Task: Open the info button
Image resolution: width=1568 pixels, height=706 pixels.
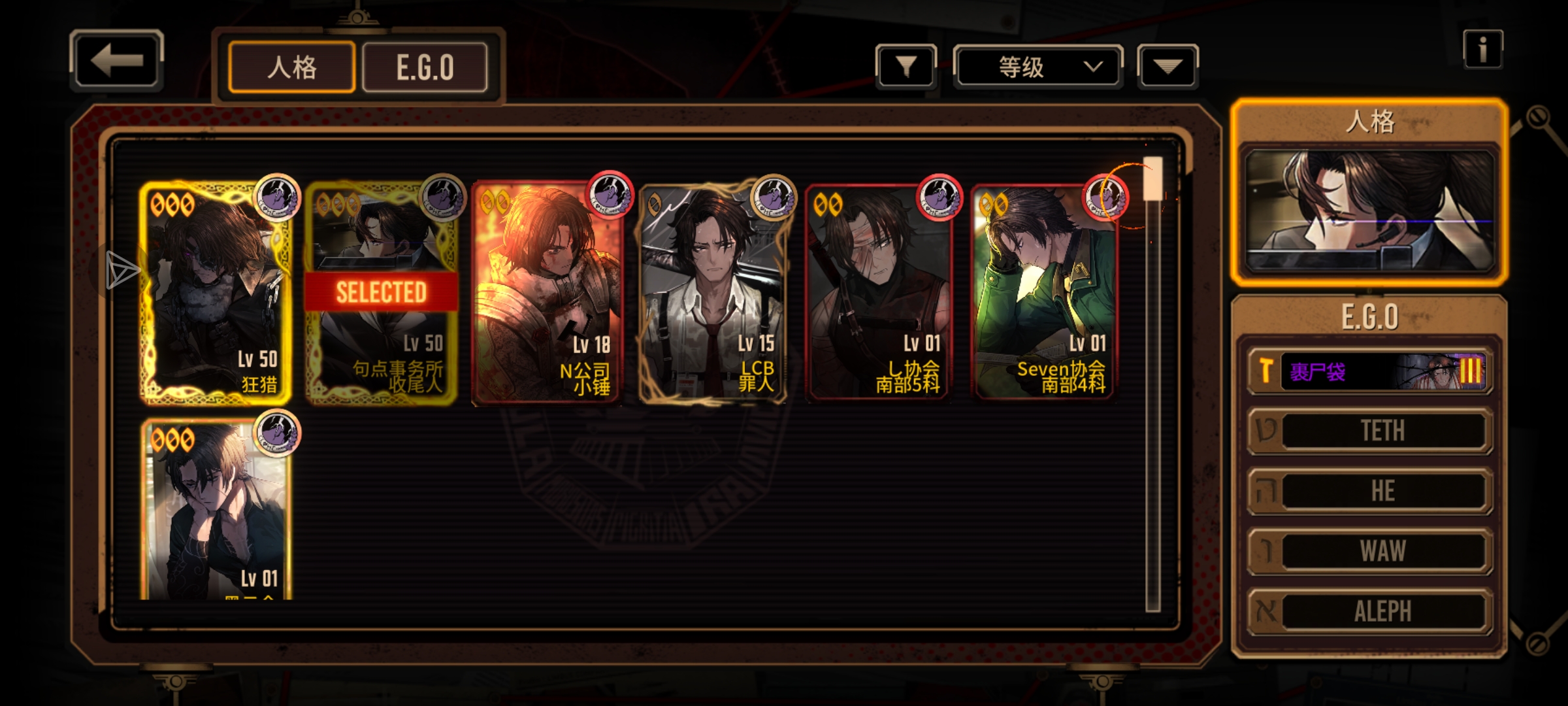Action: [1482, 49]
